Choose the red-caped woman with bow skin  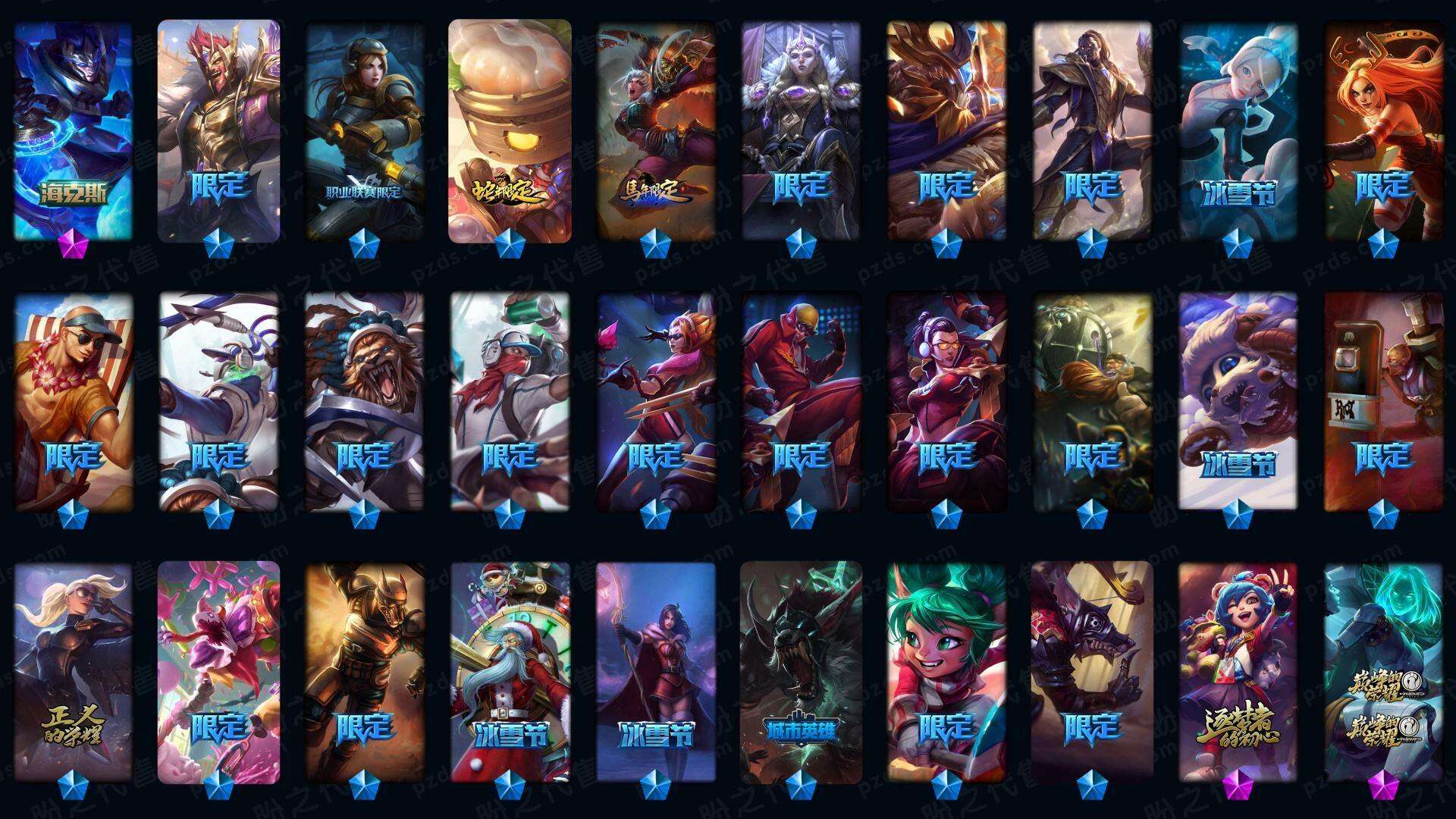tap(655, 671)
